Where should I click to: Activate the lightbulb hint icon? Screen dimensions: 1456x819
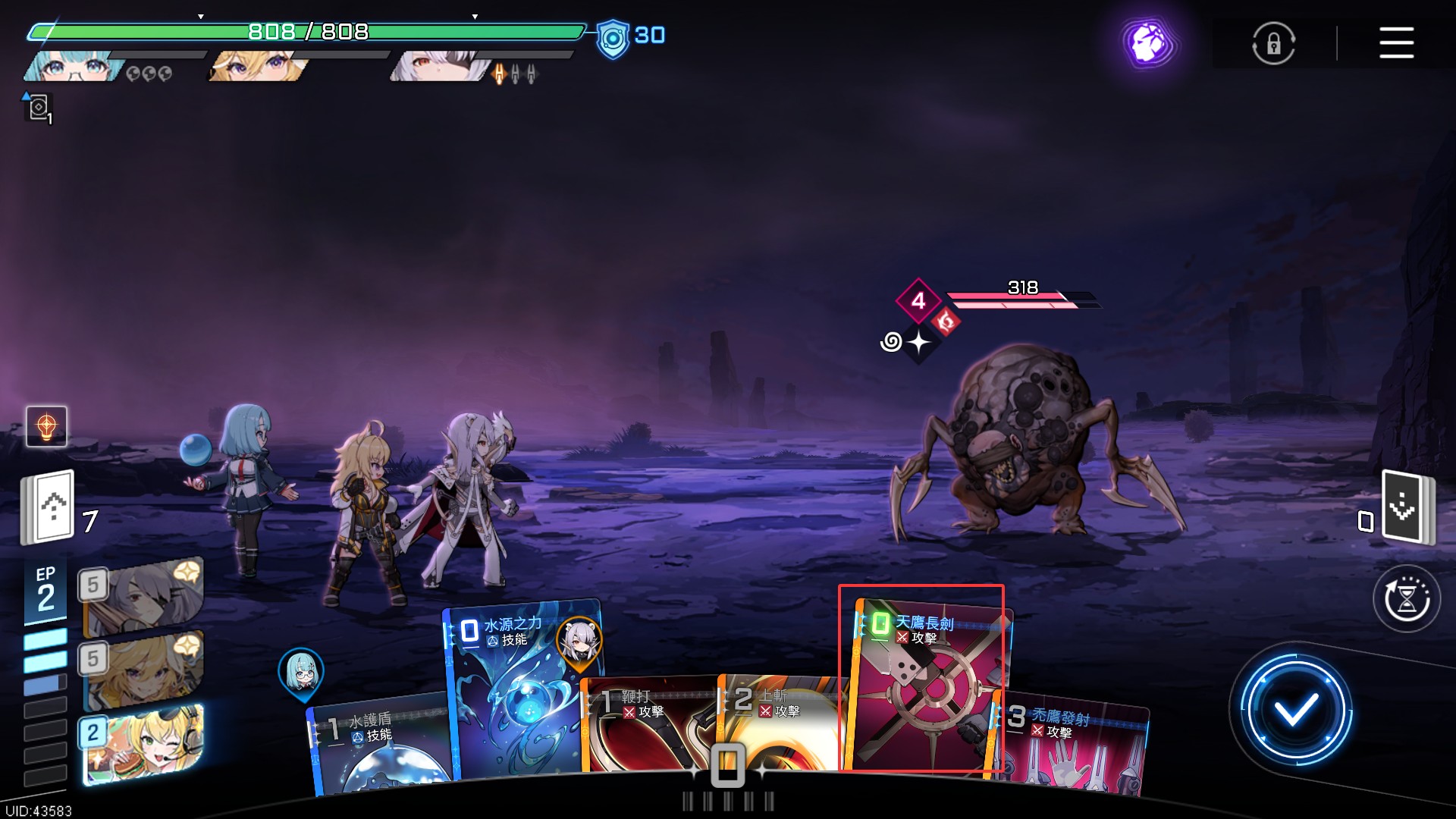click(46, 426)
